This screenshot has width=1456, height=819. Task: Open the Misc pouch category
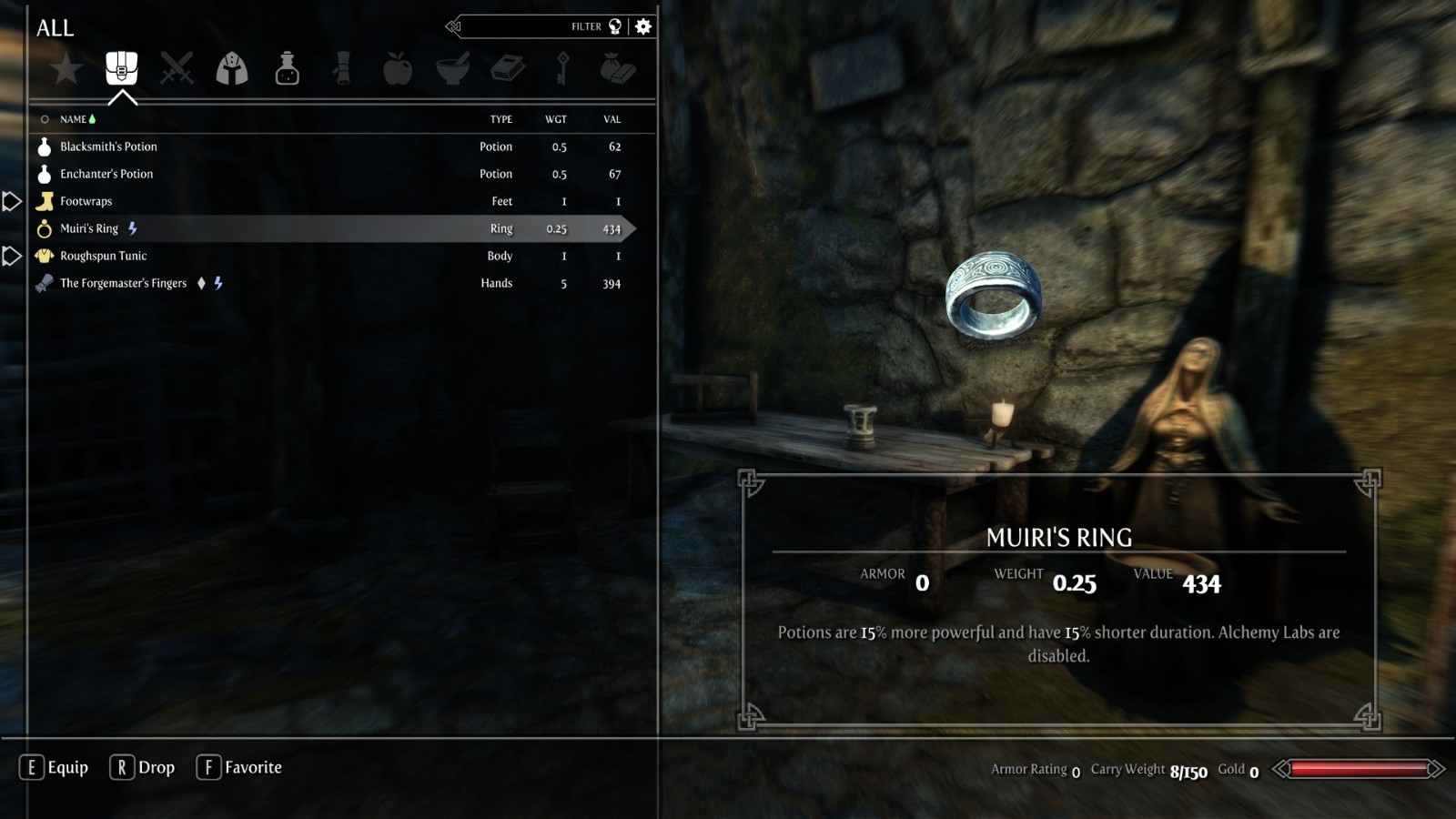[618, 69]
